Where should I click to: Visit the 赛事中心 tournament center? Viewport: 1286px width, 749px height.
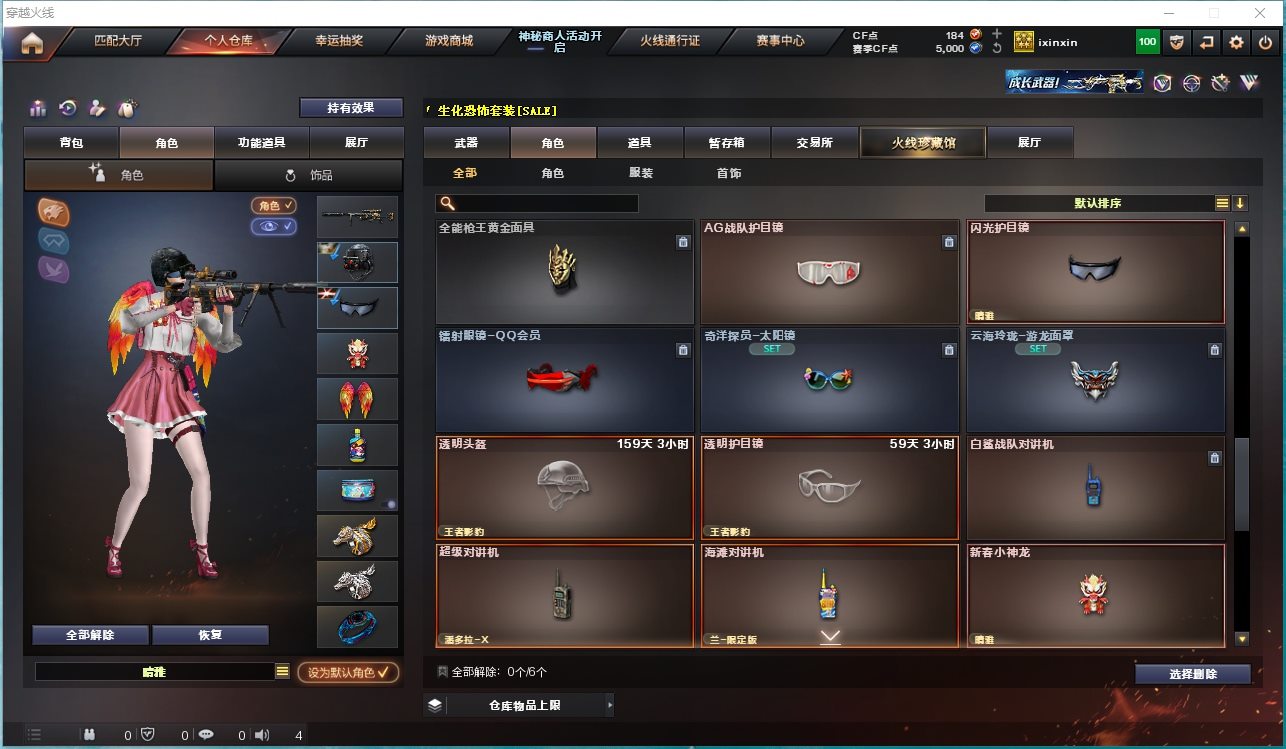coord(780,42)
